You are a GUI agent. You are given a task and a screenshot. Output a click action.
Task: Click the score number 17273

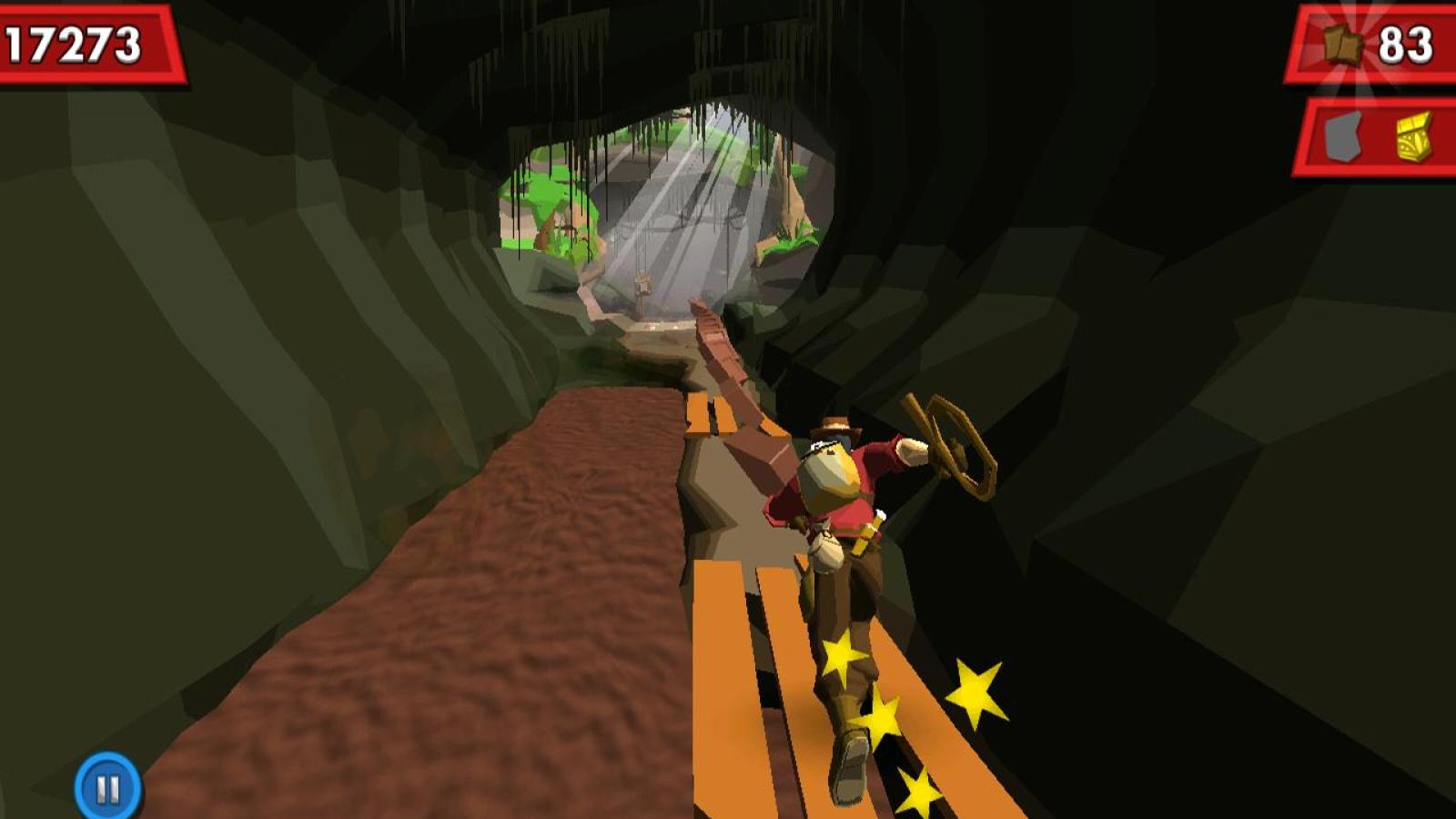pyautogui.click(x=73, y=41)
